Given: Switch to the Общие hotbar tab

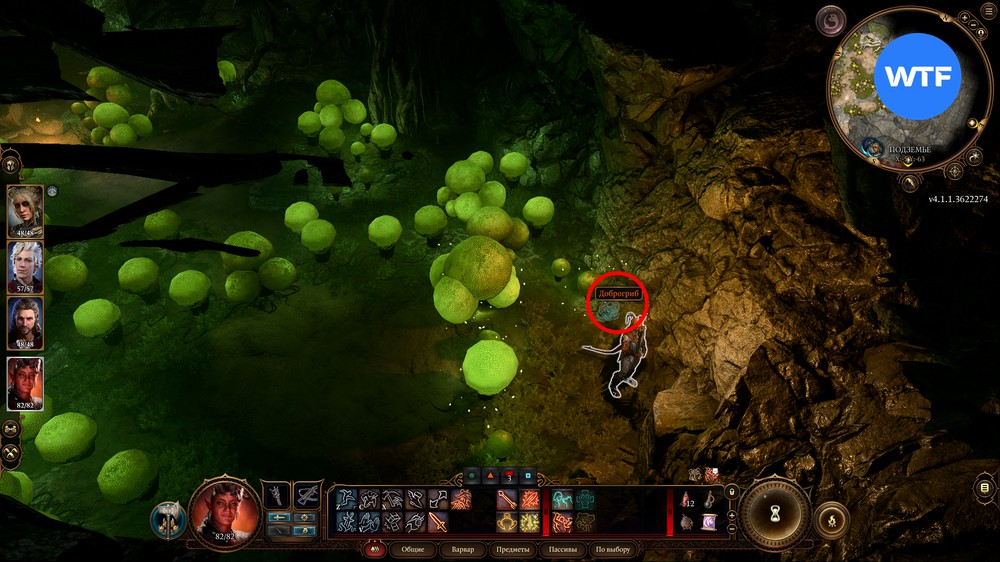Looking at the screenshot, I should pos(412,550).
